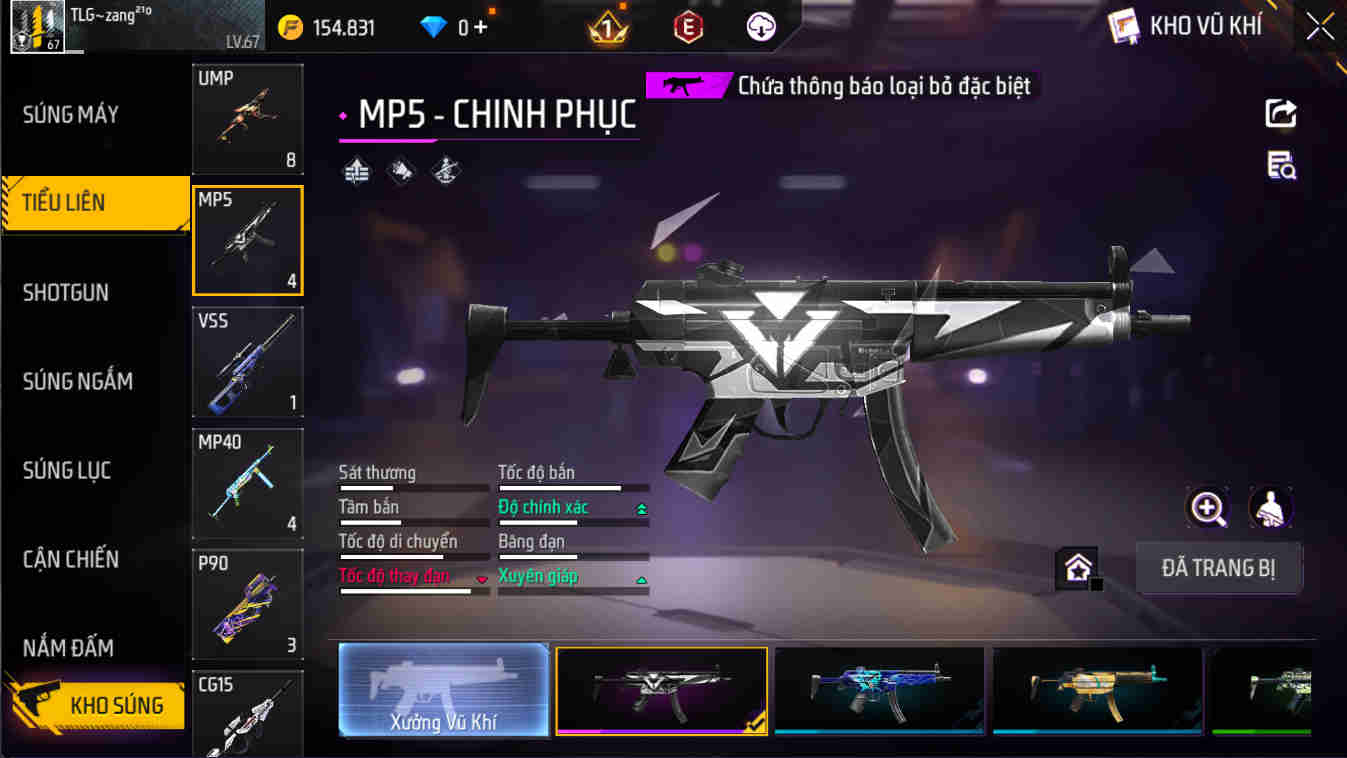Screen dimensions: 1347x758
Task: Pick the P90 weapon slot
Action: tap(247, 605)
